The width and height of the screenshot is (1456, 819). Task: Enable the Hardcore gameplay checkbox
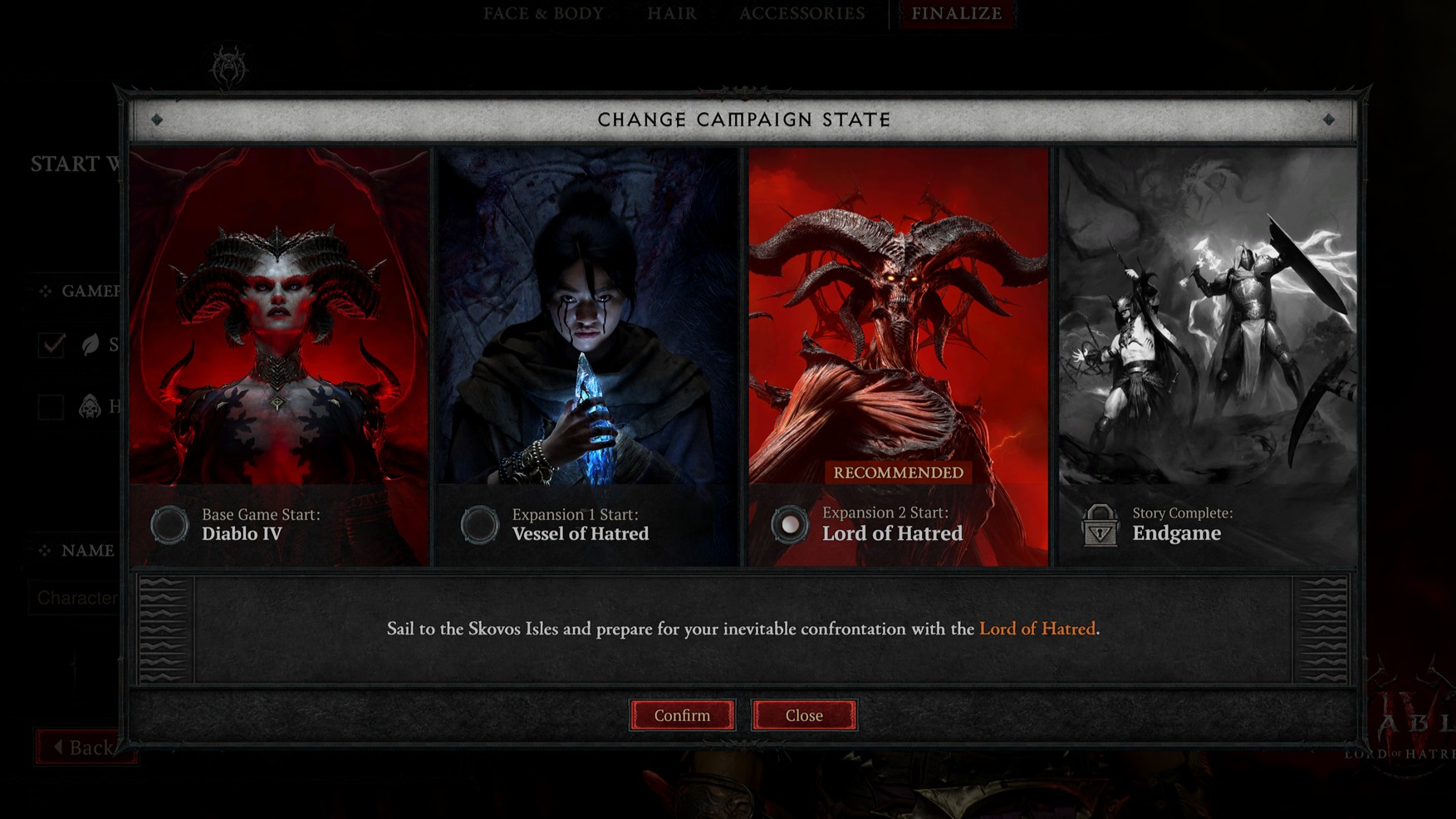[51, 407]
